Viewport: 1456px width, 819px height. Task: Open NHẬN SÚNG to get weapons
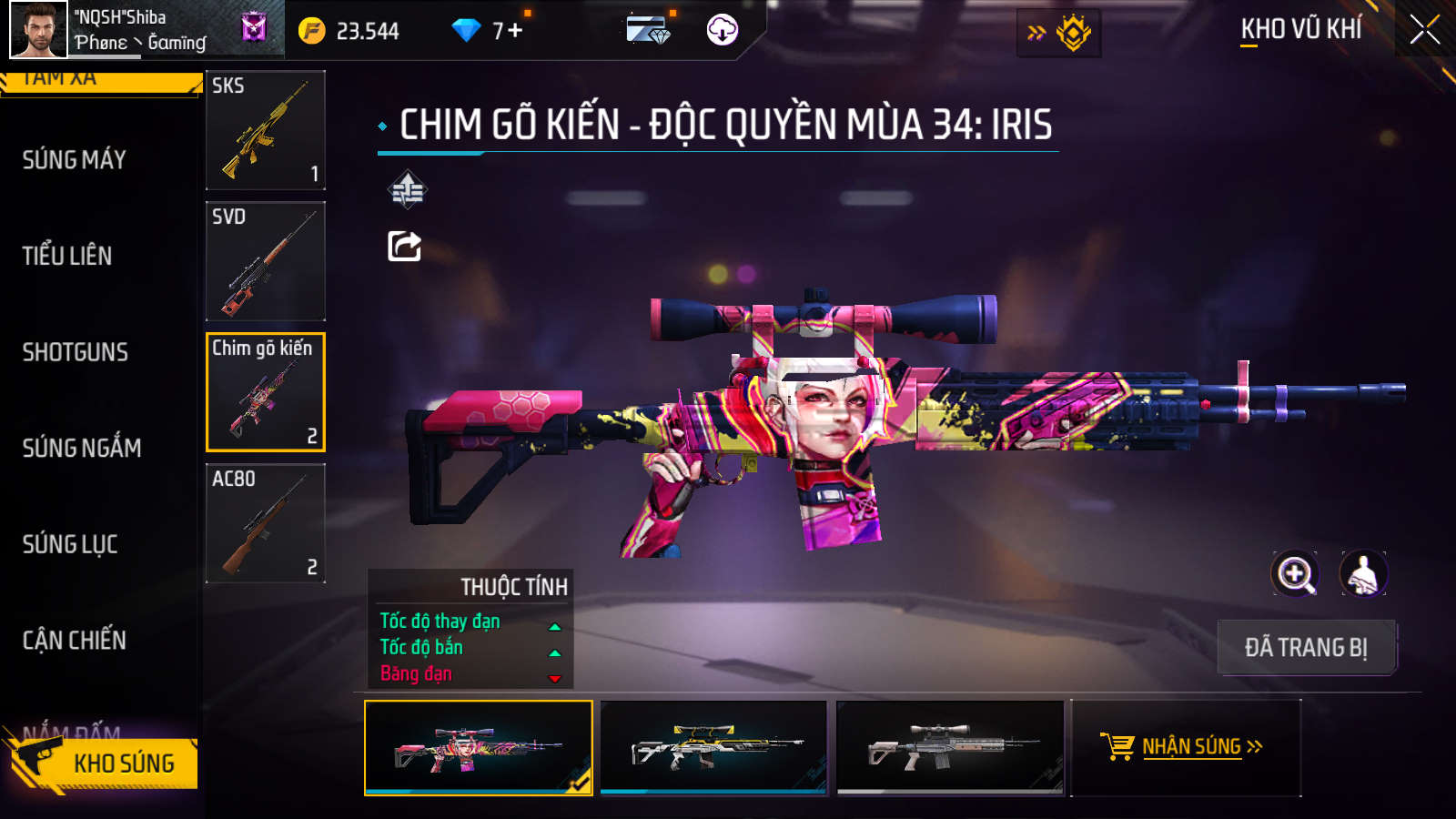tap(1186, 747)
